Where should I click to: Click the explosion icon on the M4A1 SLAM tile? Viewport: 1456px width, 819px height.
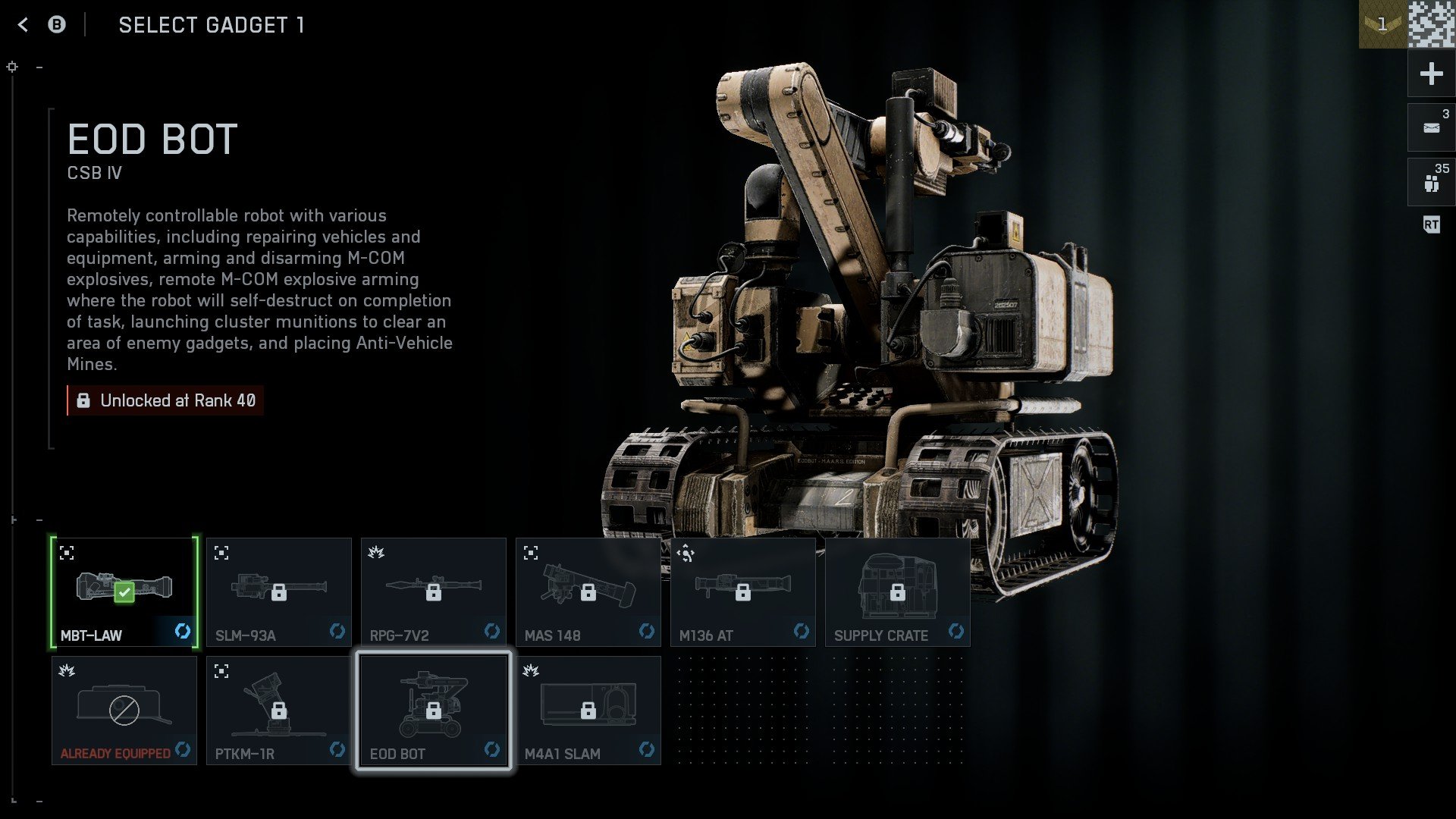point(532,670)
